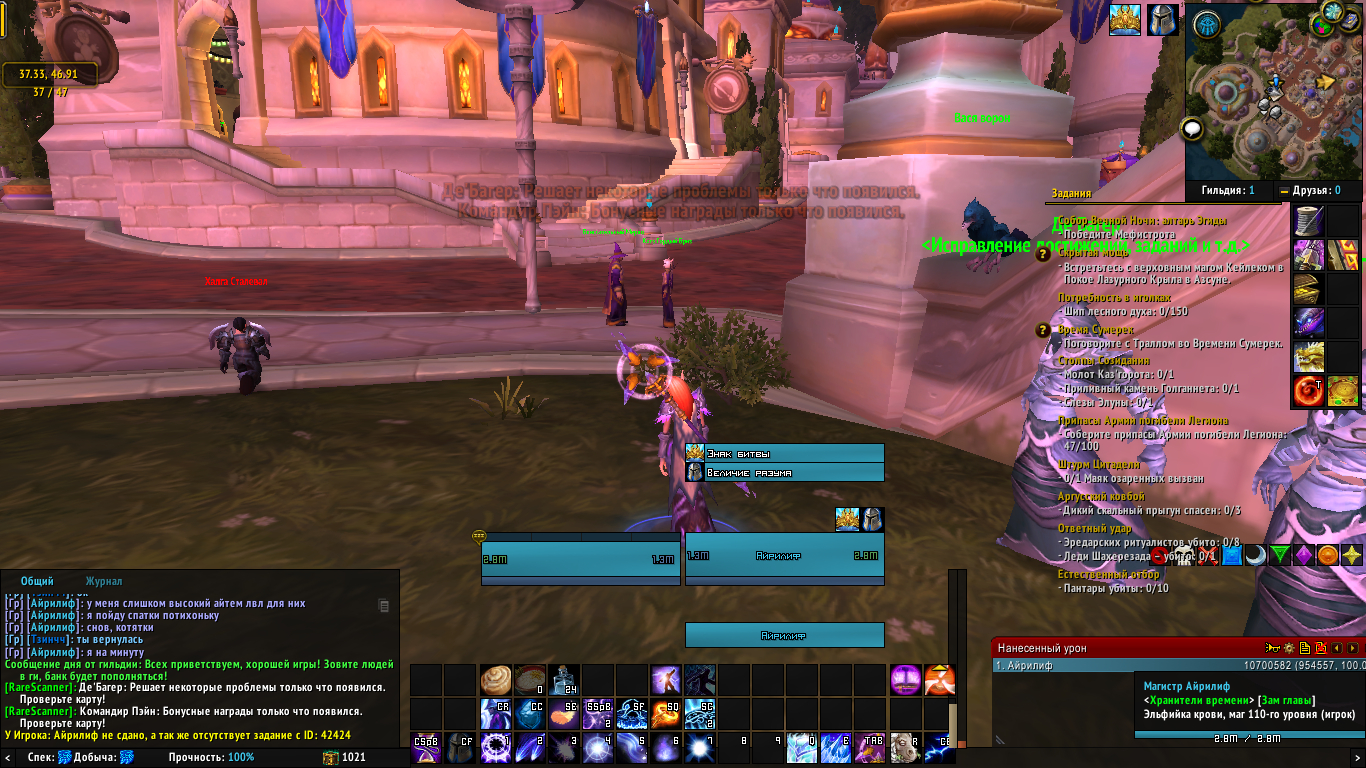Click the chat bubble minimap button

[x=1191, y=129]
